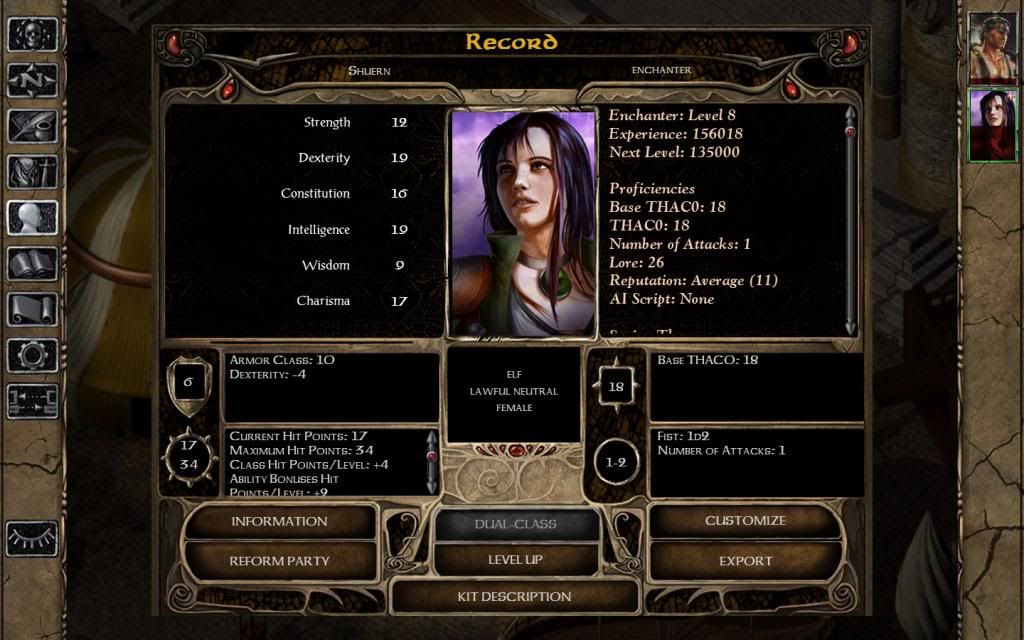Select the Dual-Class button
Viewport: 1024px width, 640px height.
coord(515,524)
